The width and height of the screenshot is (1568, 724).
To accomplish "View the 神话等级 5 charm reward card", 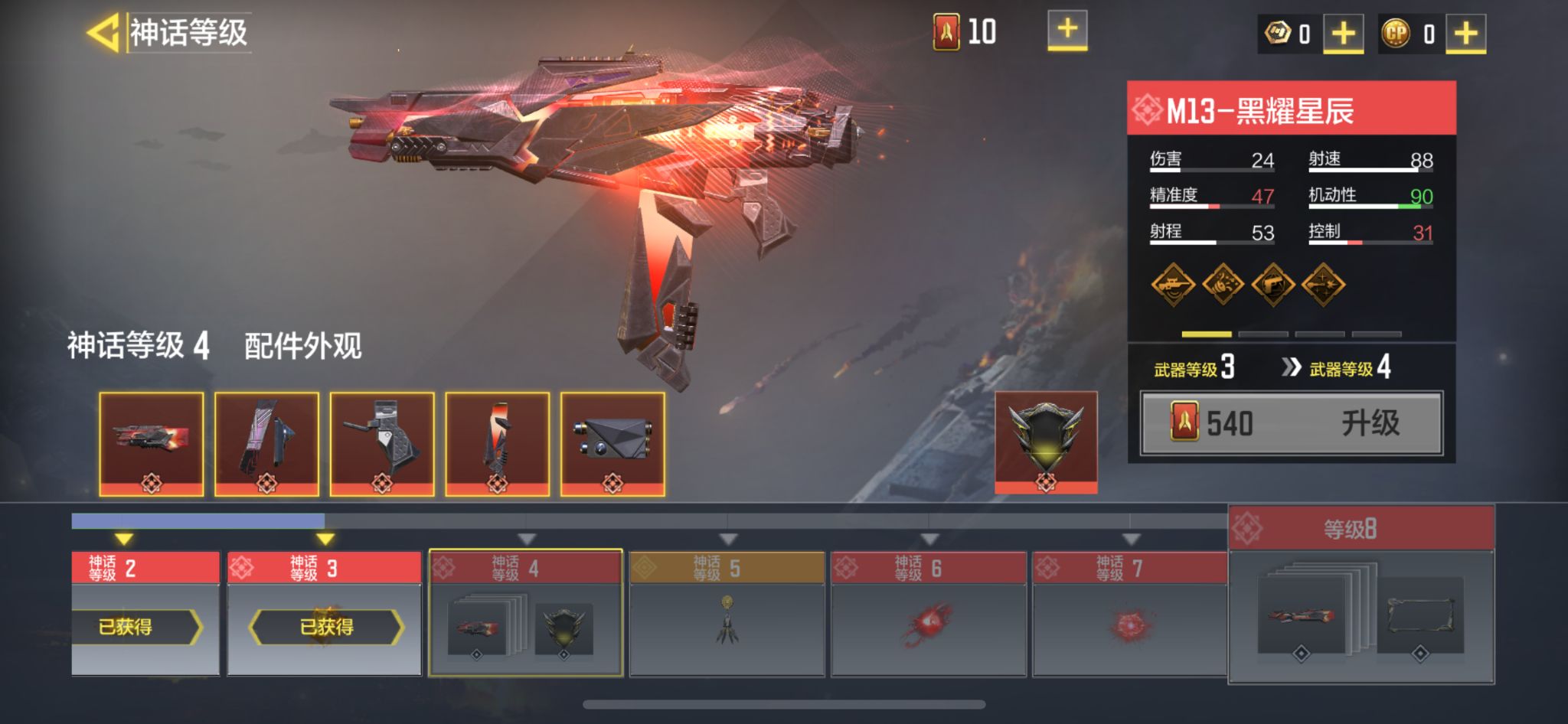I will [727, 613].
